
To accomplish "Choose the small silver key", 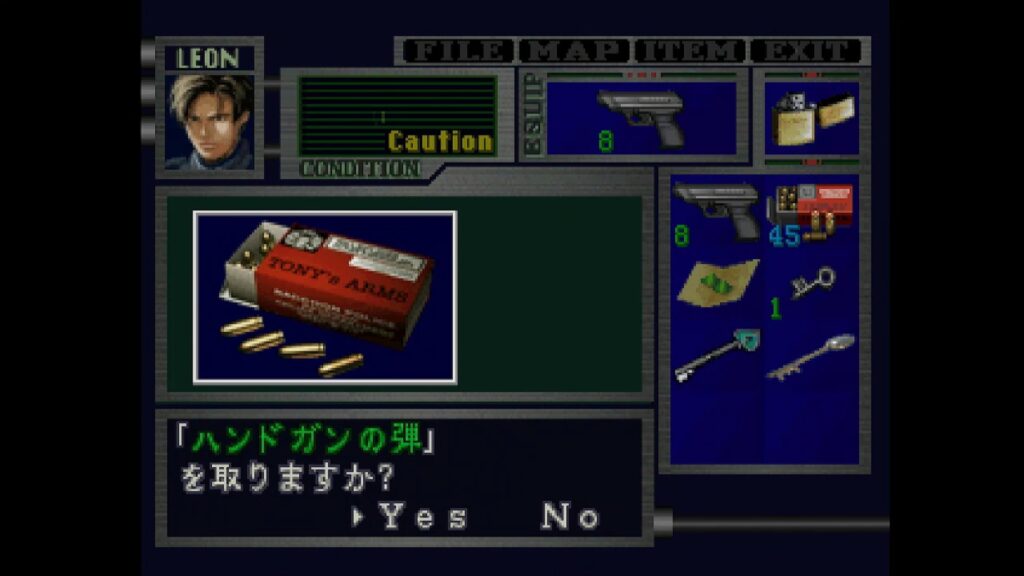I will pyautogui.click(x=811, y=285).
